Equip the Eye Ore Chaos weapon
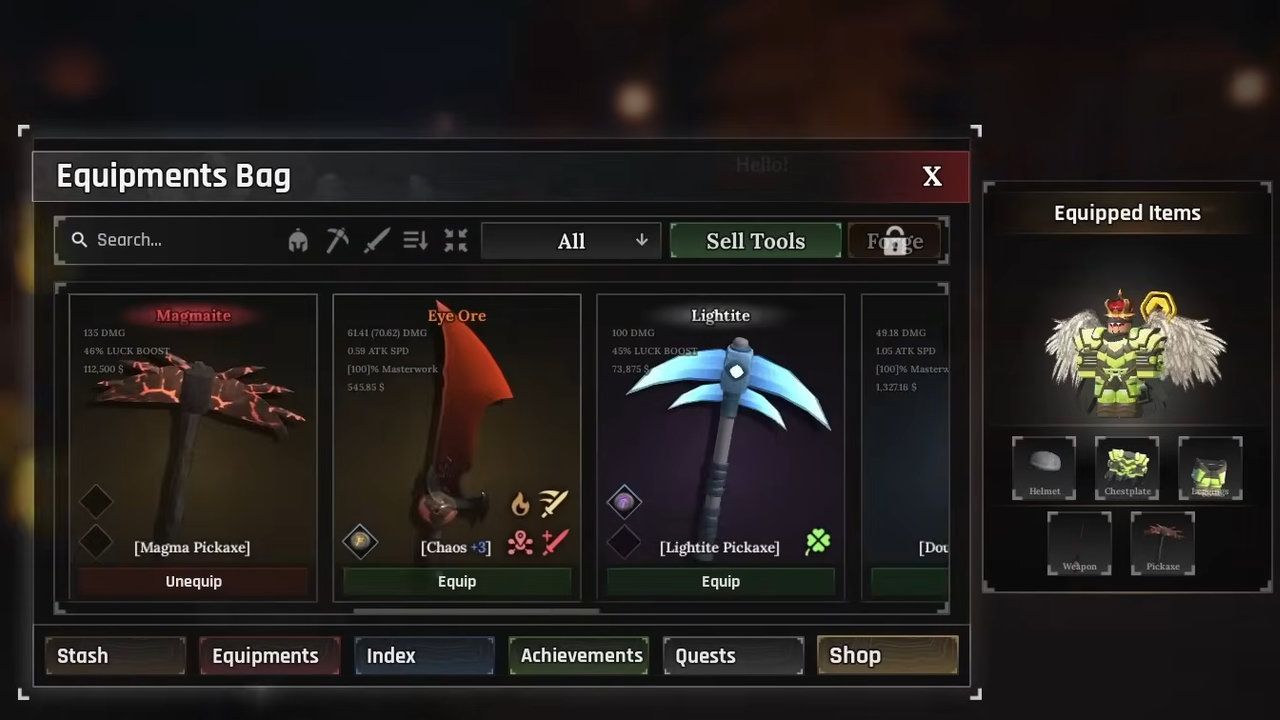The width and height of the screenshot is (1280, 720). pyautogui.click(x=457, y=581)
